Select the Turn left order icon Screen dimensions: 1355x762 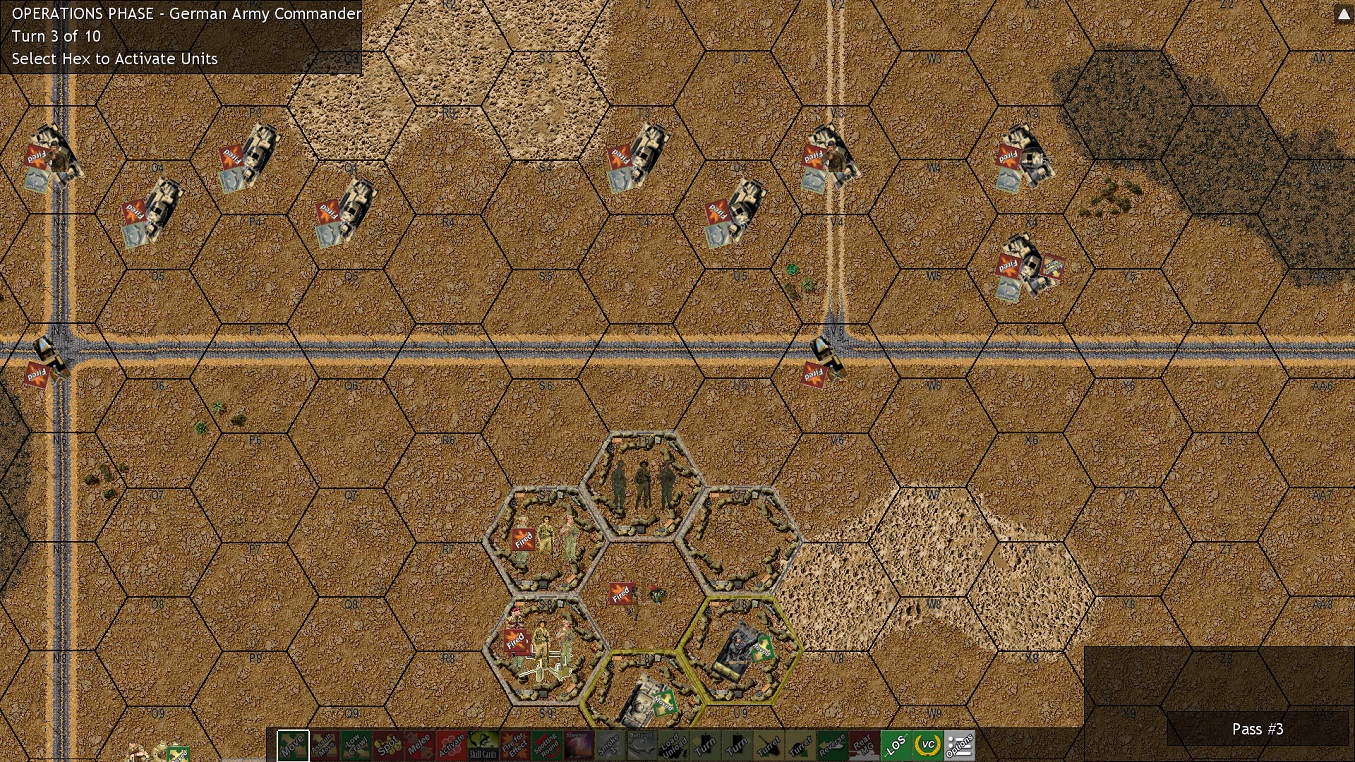[x=705, y=746]
